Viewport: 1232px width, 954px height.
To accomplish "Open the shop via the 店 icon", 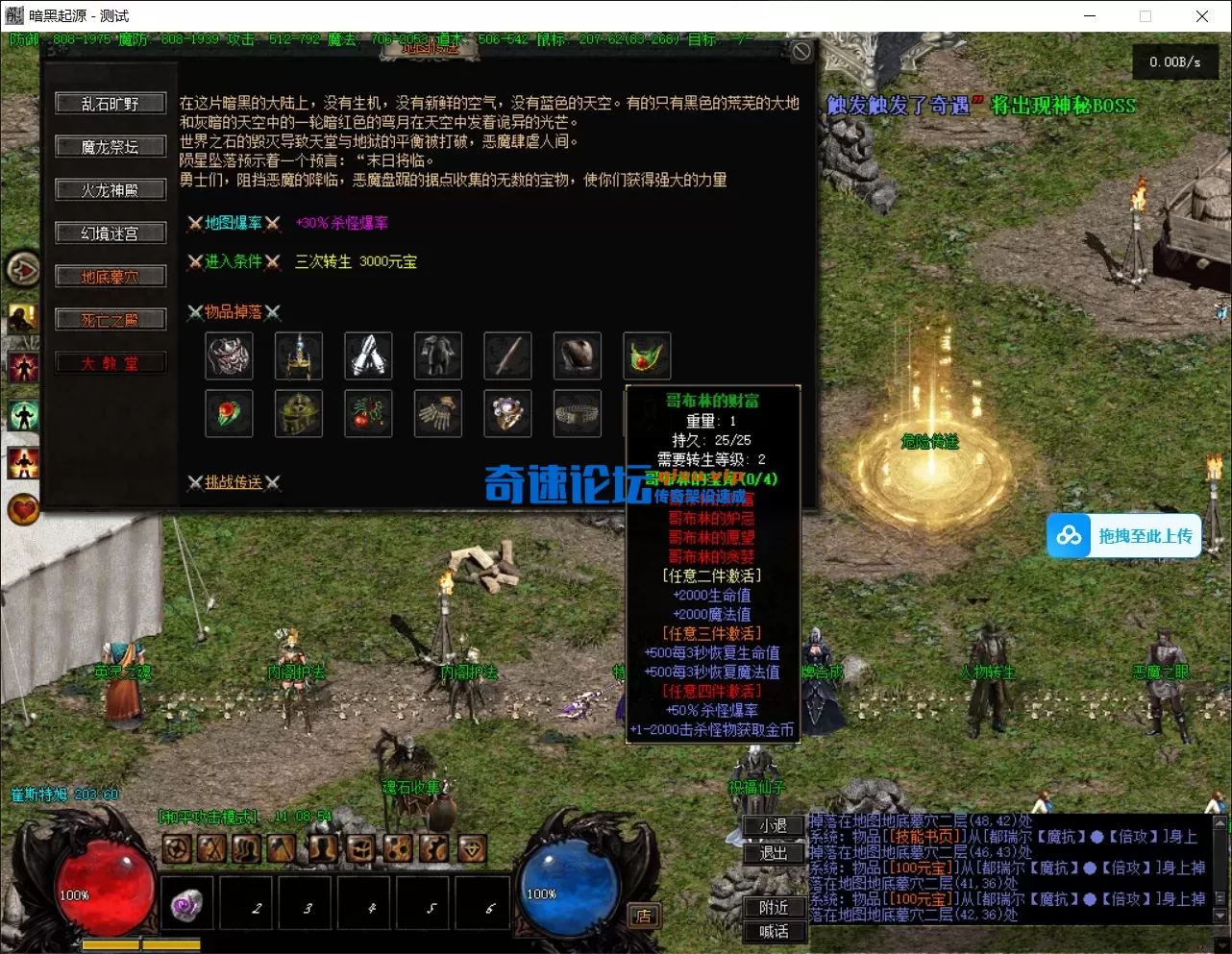I will pos(643,916).
